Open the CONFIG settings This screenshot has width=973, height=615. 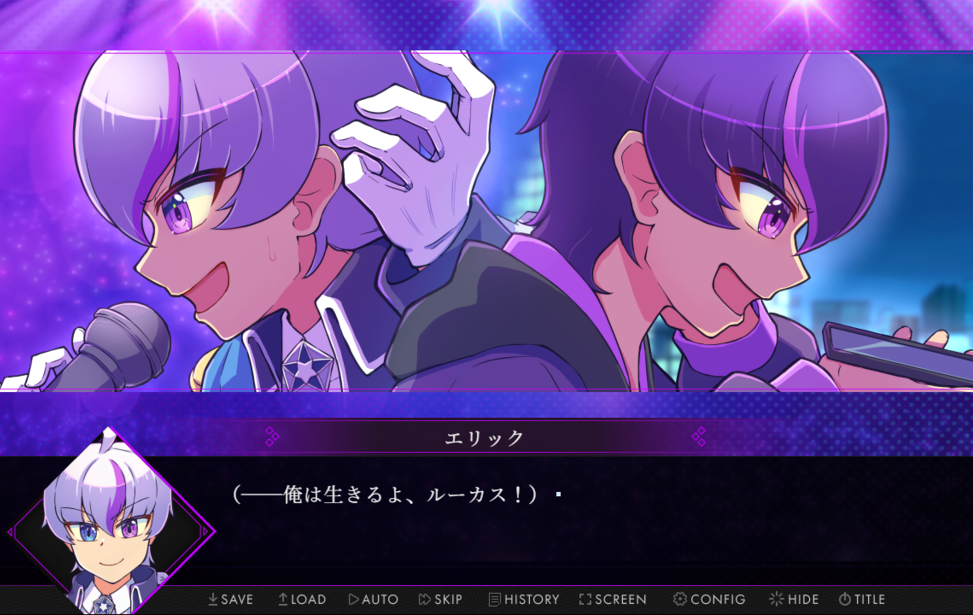click(x=709, y=599)
